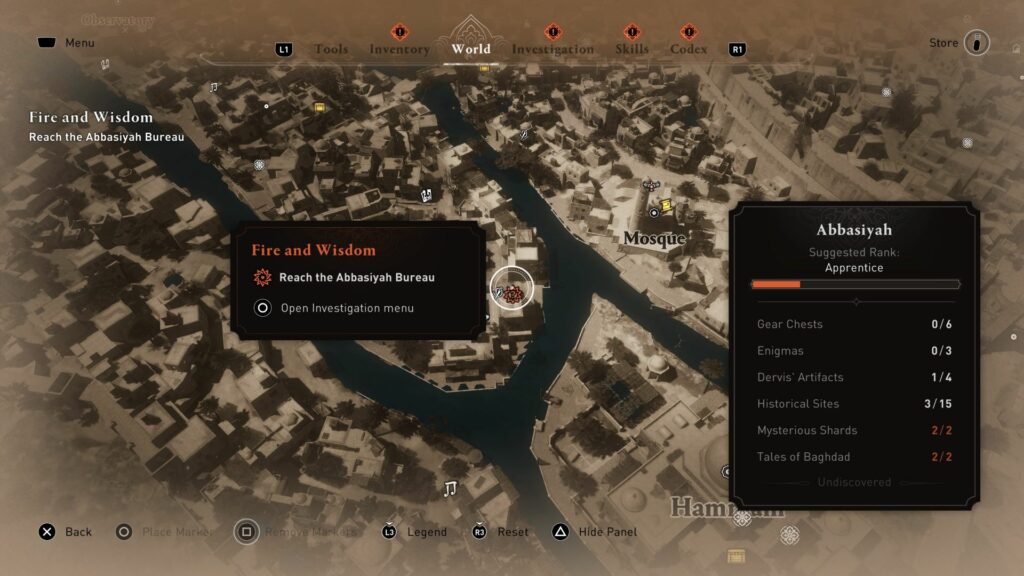Select the Enigmas row
Viewport: 1024px width, 576px height.
pos(855,351)
